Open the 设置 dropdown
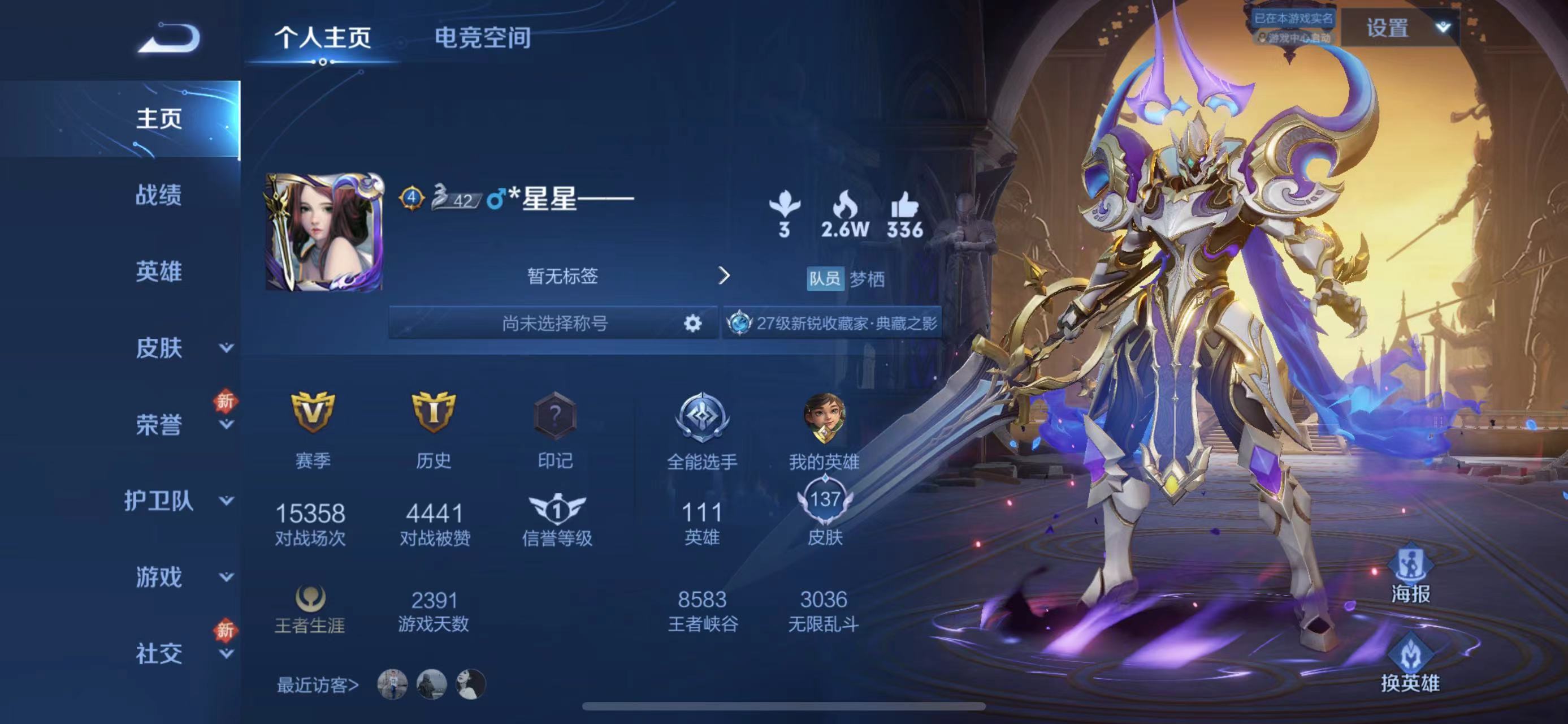This screenshot has height=724, width=1568. pyautogui.click(x=1400, y=28)
